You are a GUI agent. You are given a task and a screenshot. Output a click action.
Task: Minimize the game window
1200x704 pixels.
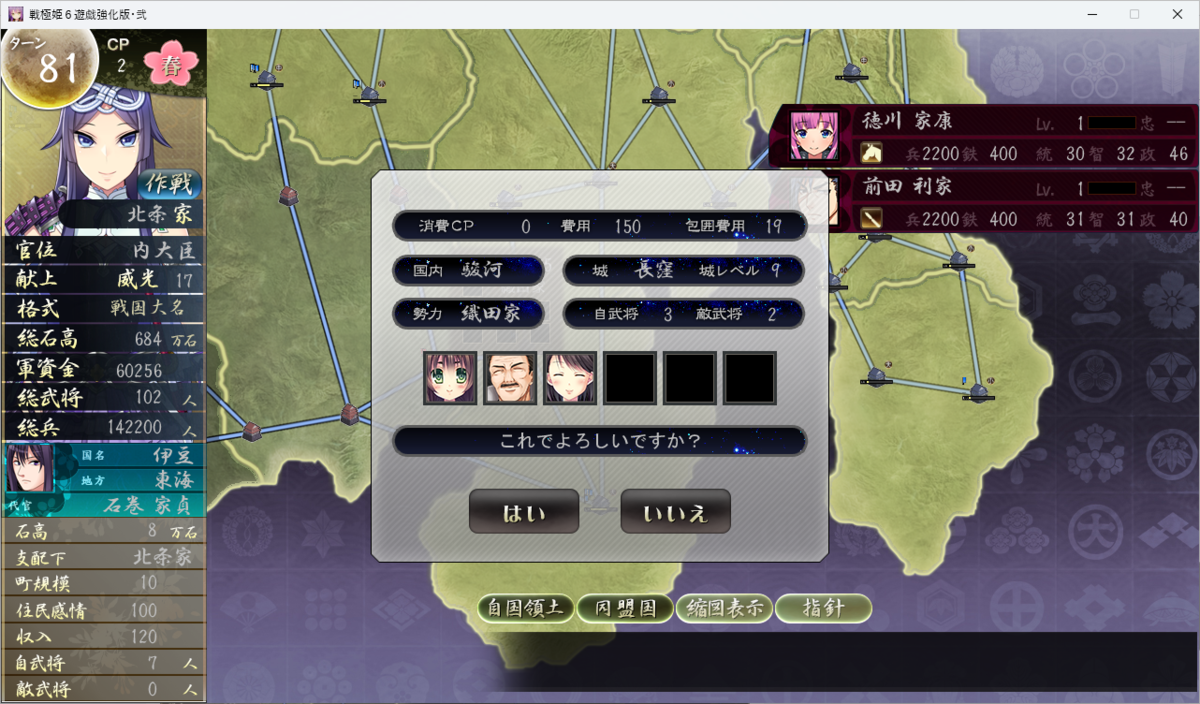pos(1087,14)
